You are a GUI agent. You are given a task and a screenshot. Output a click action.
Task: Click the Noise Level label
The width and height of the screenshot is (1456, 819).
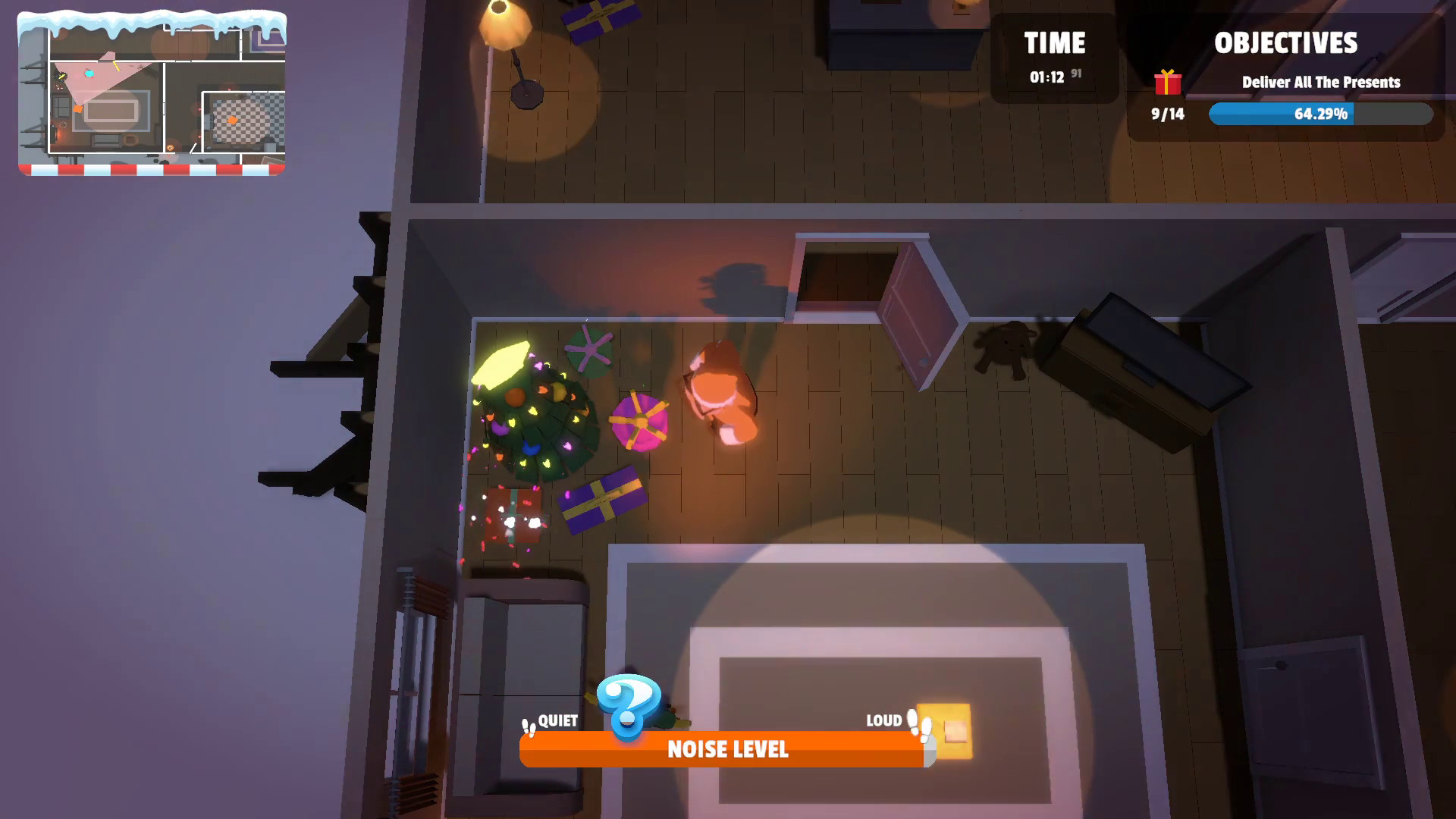coord(727,750)
